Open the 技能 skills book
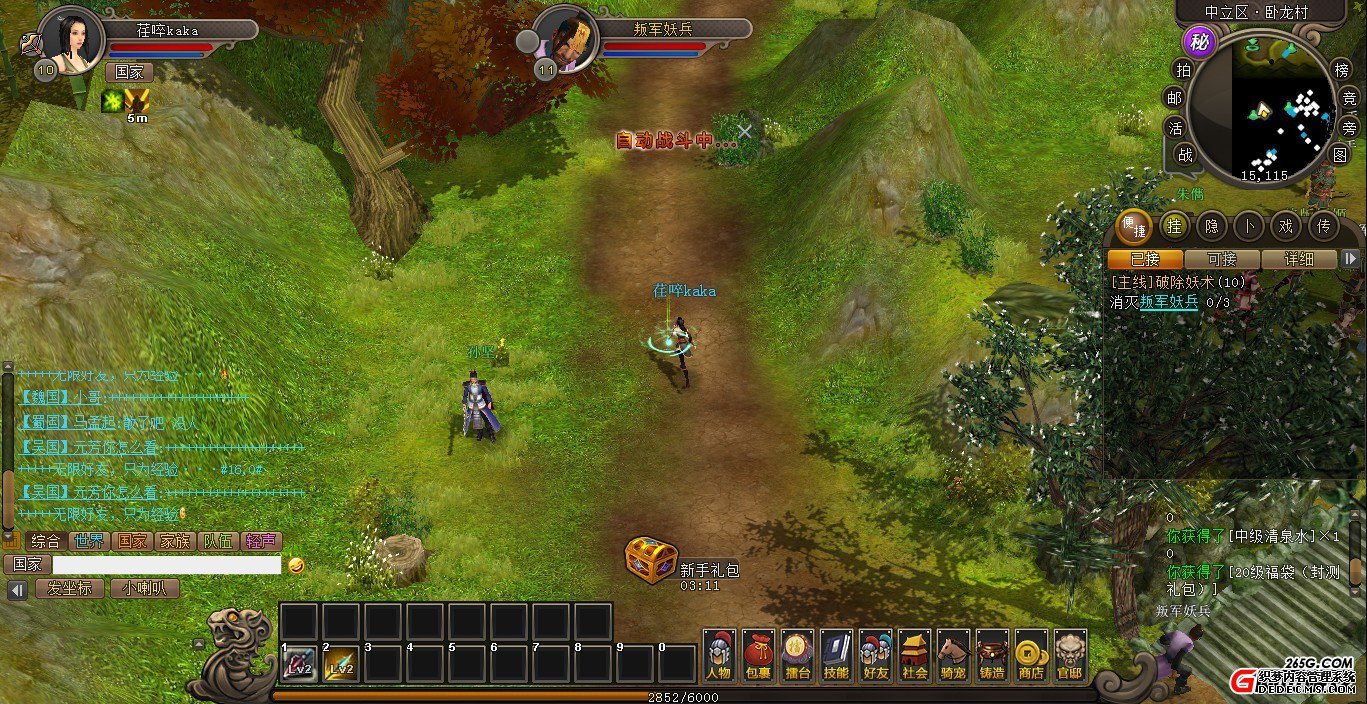Viewport: 1367px width, 704px height. tap(836, 656)
